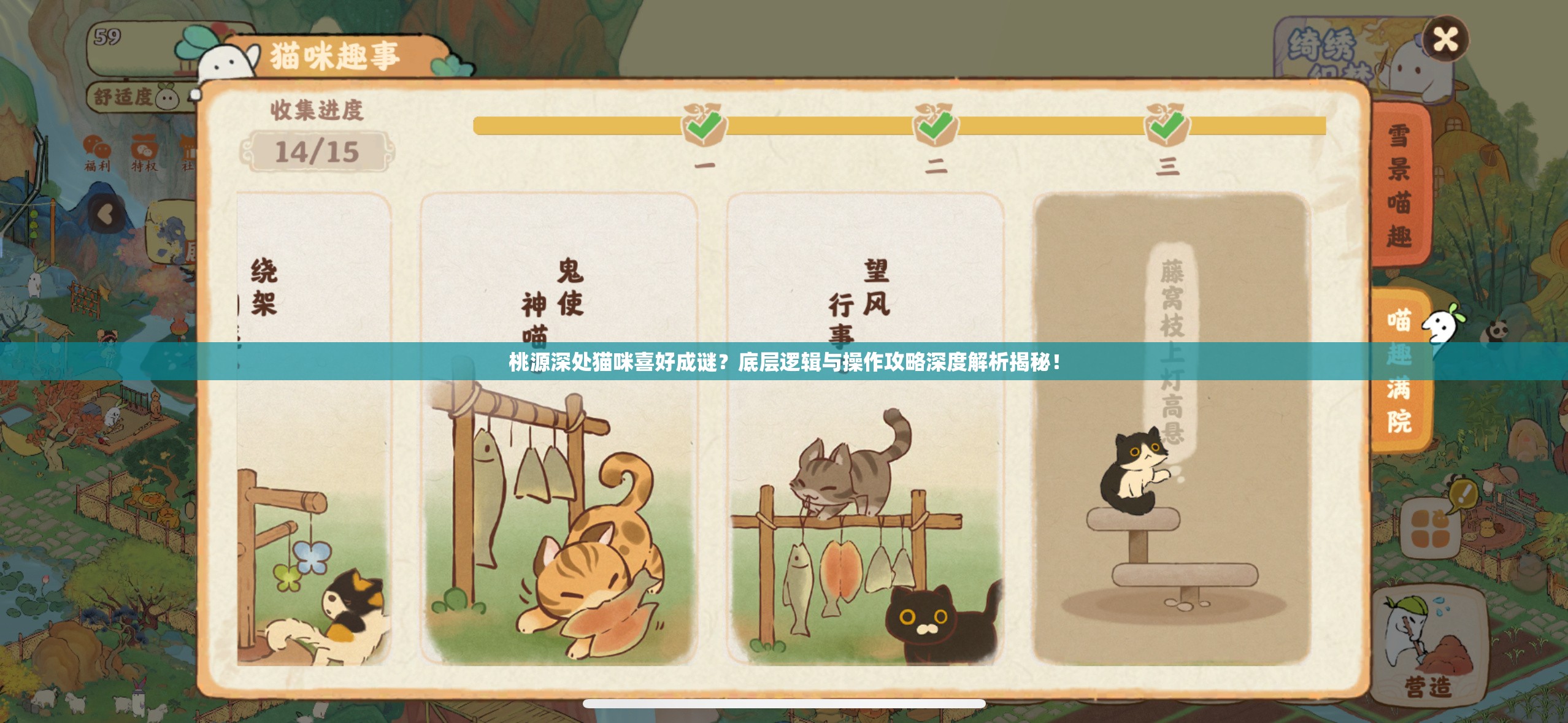The image size is (1568, 723).
Task: Click the left arrow collapse button
Action: click(x=108, y=214)
